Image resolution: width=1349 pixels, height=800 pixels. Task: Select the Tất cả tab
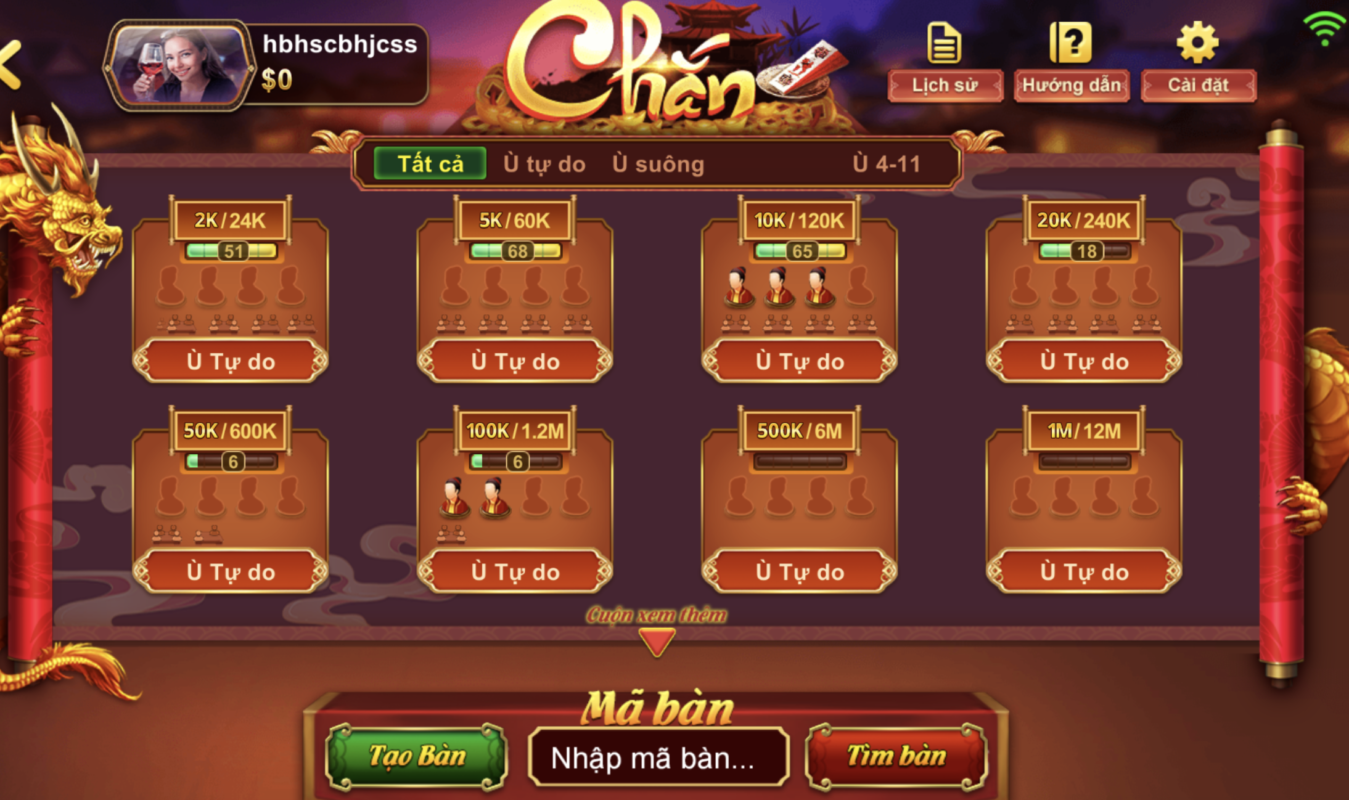(430, 164)
